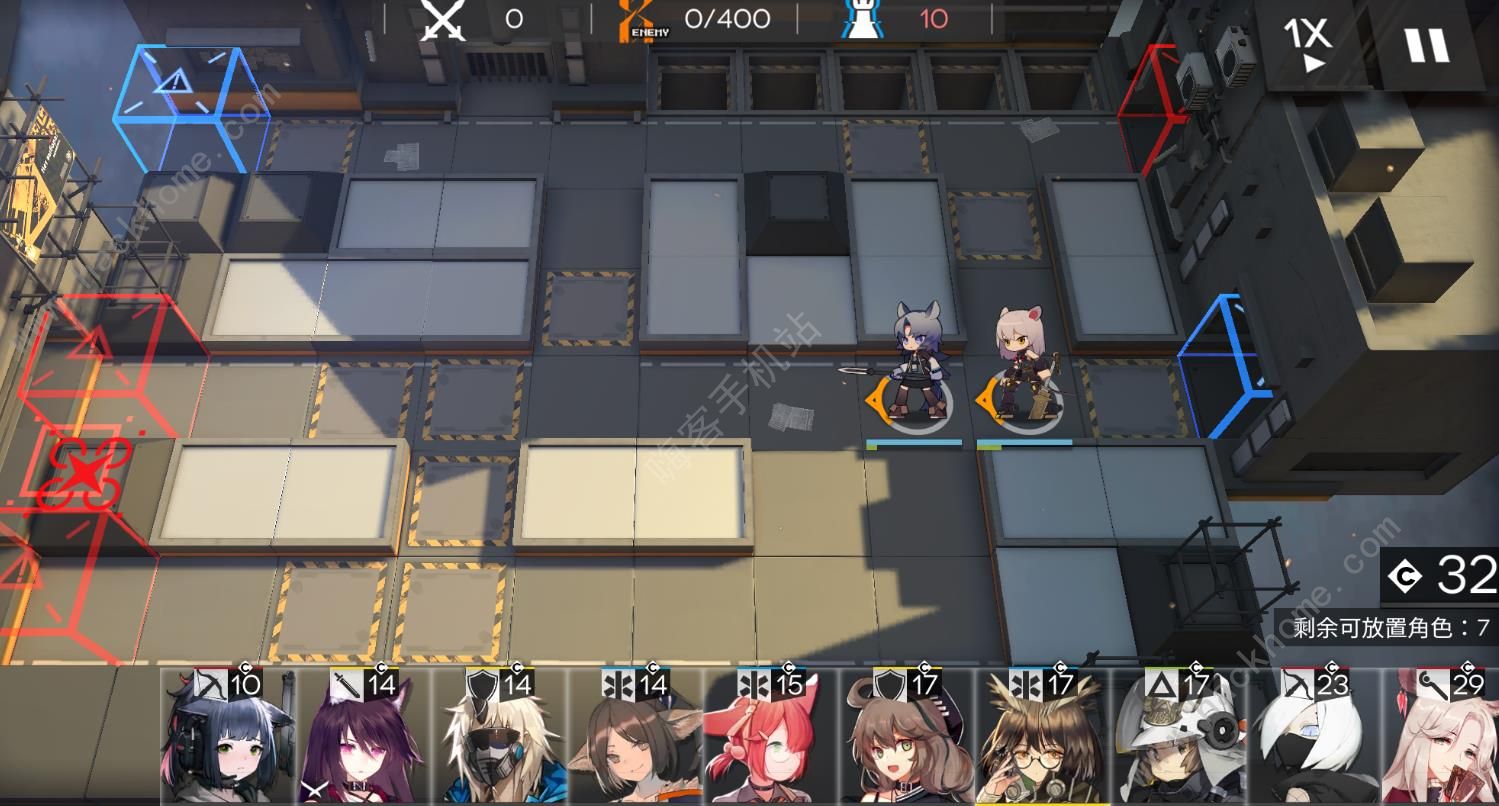1499x806 pixels.
Task: Select the brown-haired medic card costing 14
Action: click(x=635, y=738)
